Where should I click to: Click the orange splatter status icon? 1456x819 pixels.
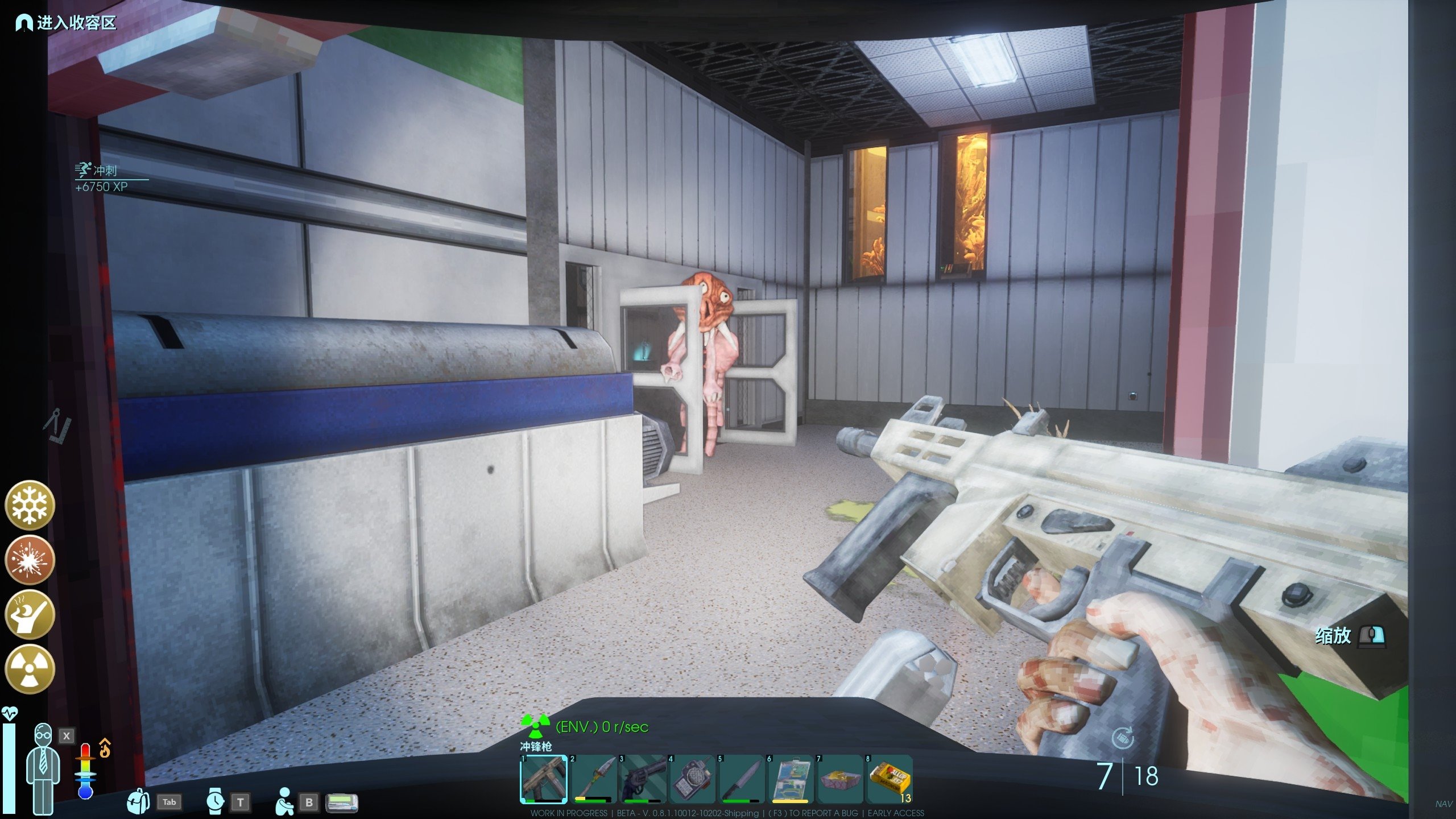coord(30,560)
